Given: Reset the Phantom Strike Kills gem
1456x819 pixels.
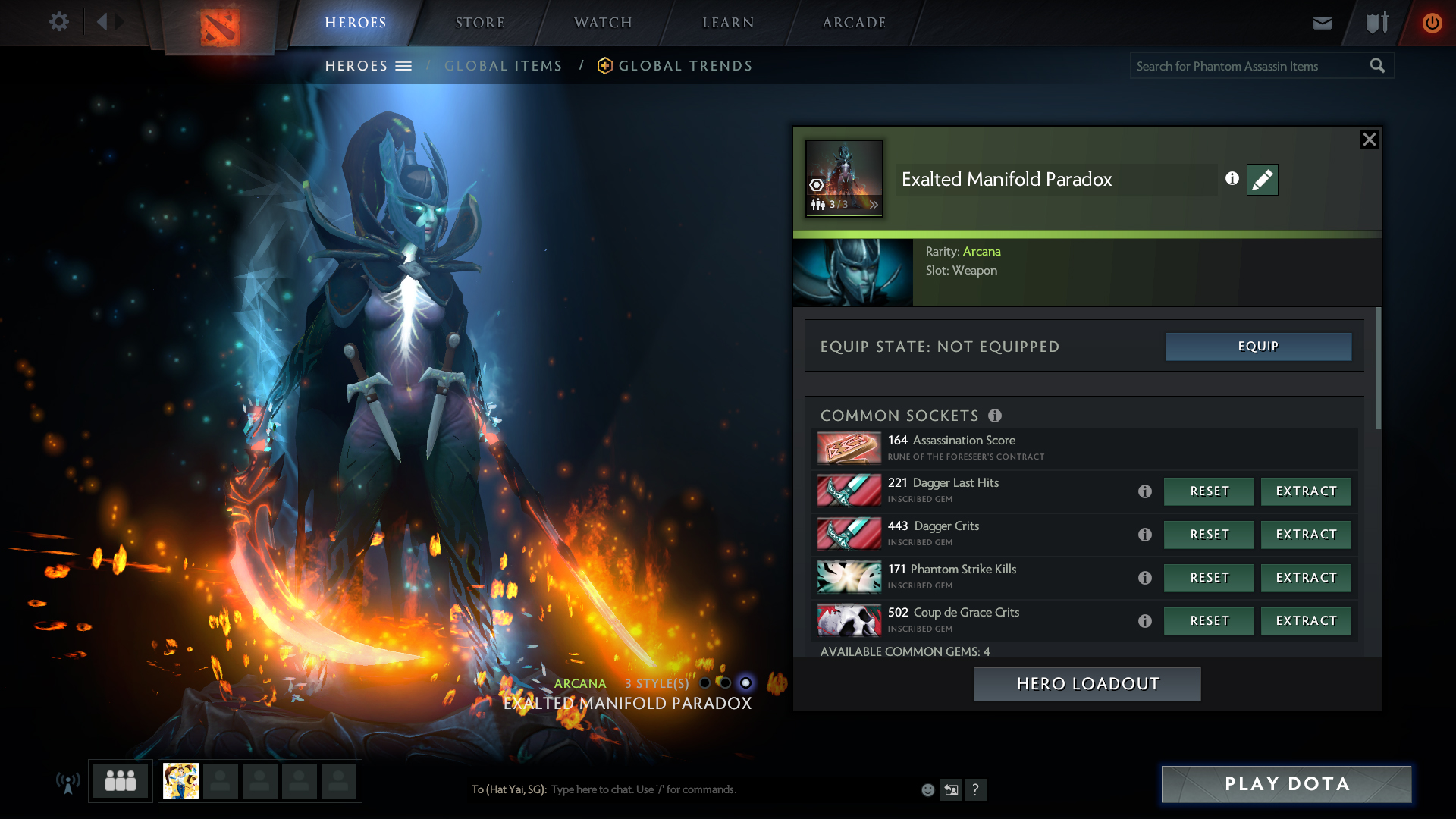Looking at the screenshot, I should pos(1209,578).
